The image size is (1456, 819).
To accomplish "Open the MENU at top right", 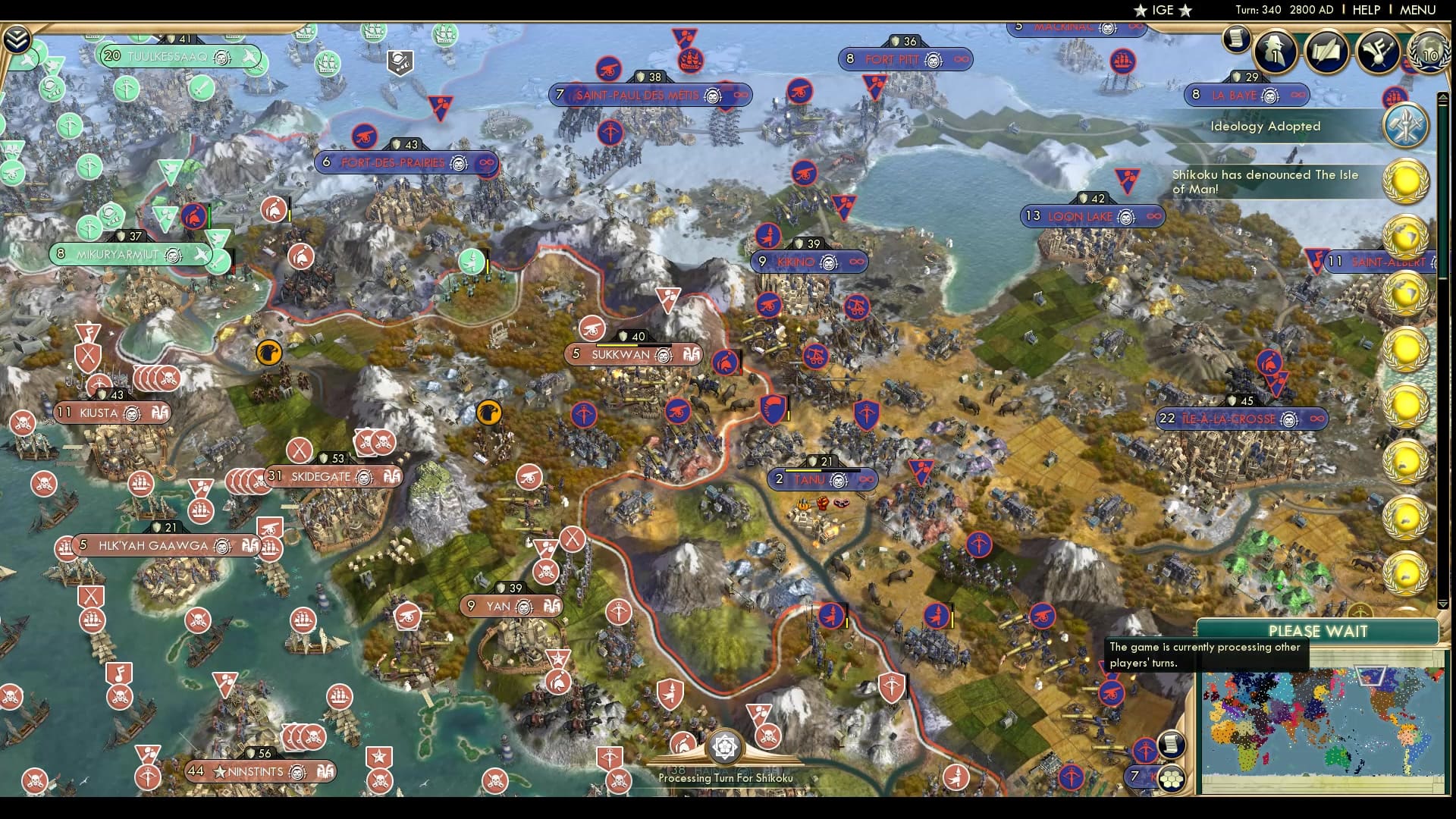I will (x=1417, y=10).
